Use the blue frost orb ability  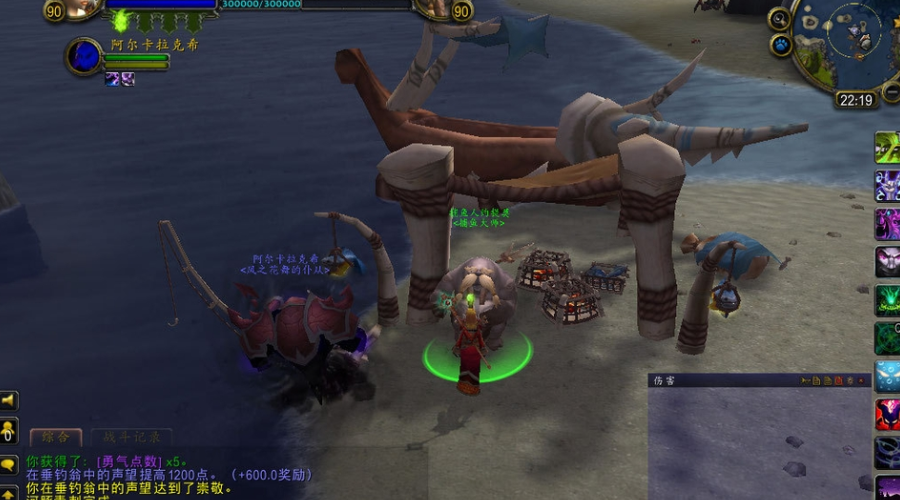[887, 376]
